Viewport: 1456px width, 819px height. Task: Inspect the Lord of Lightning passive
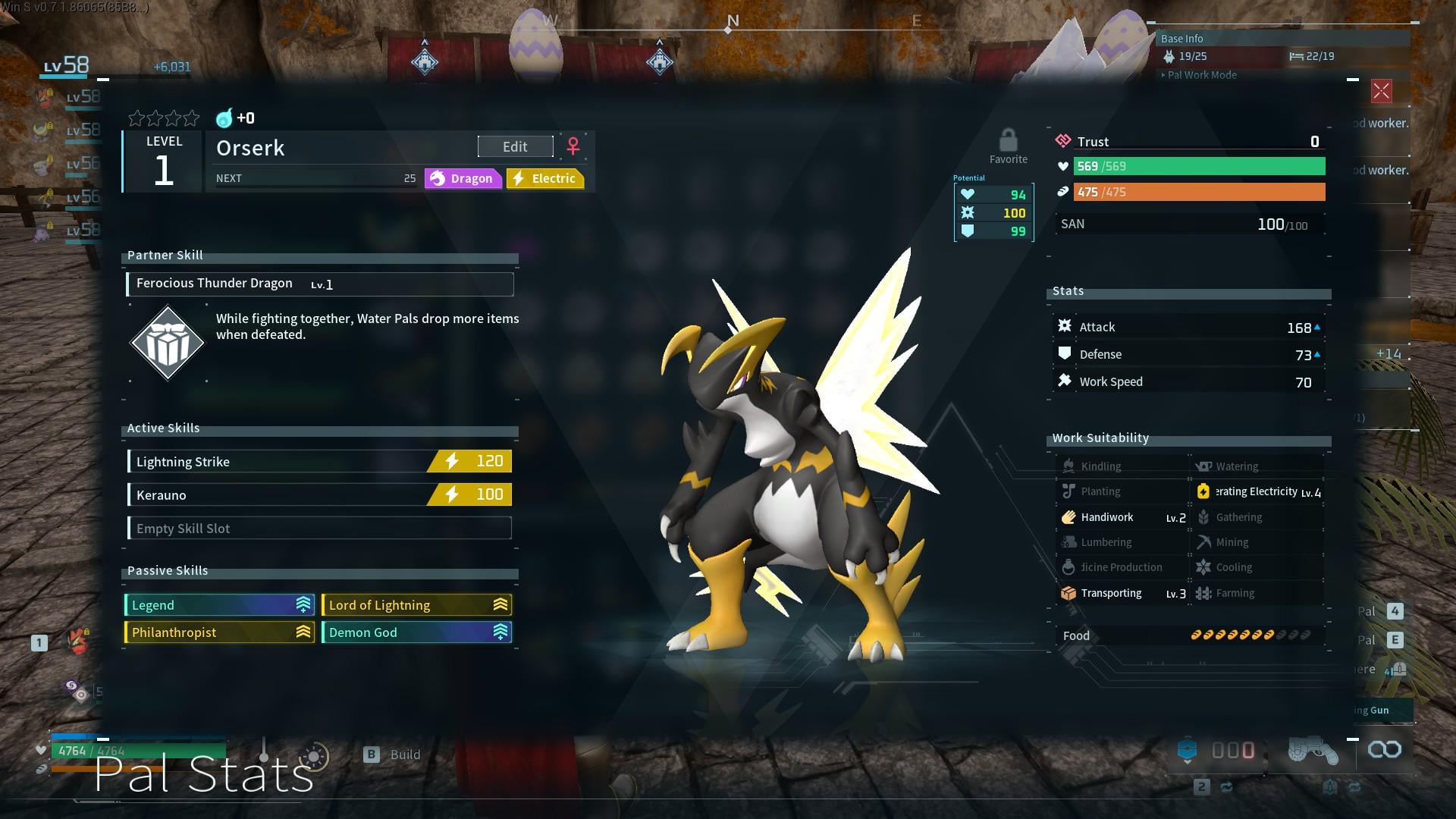pos(416,604)
